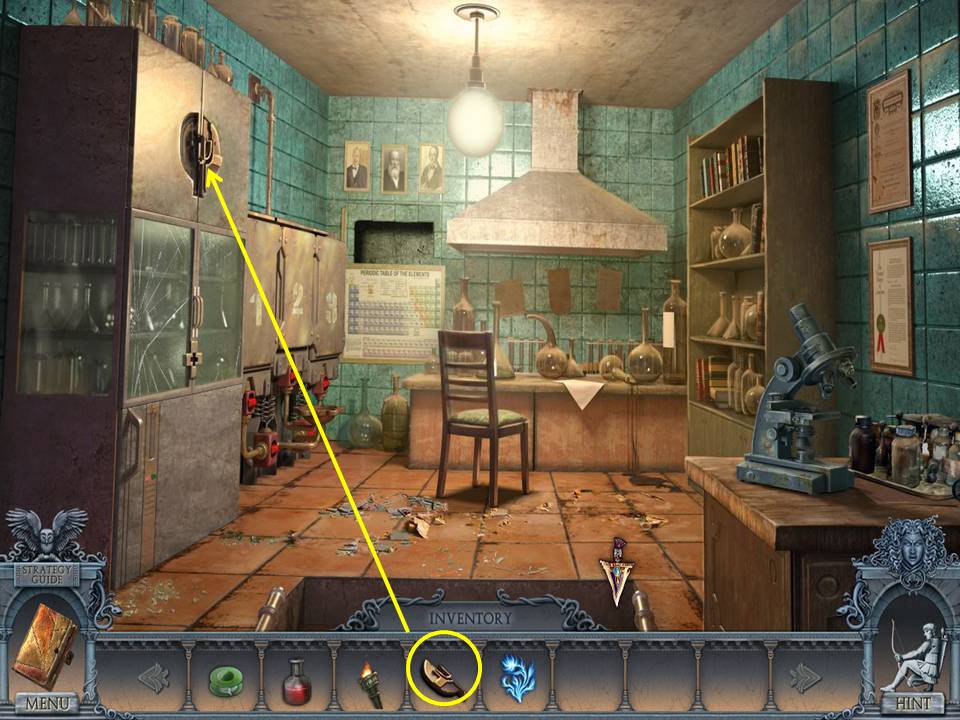Select the burning torch inventory item

(x=370, y=681)
